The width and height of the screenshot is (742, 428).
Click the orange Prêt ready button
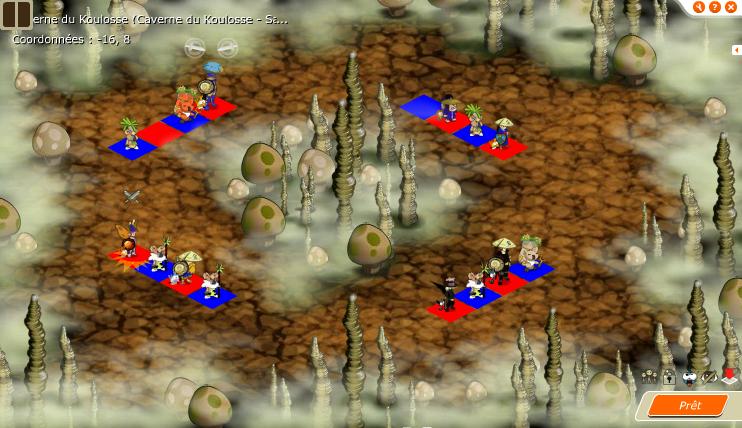[x=689, y=405]
